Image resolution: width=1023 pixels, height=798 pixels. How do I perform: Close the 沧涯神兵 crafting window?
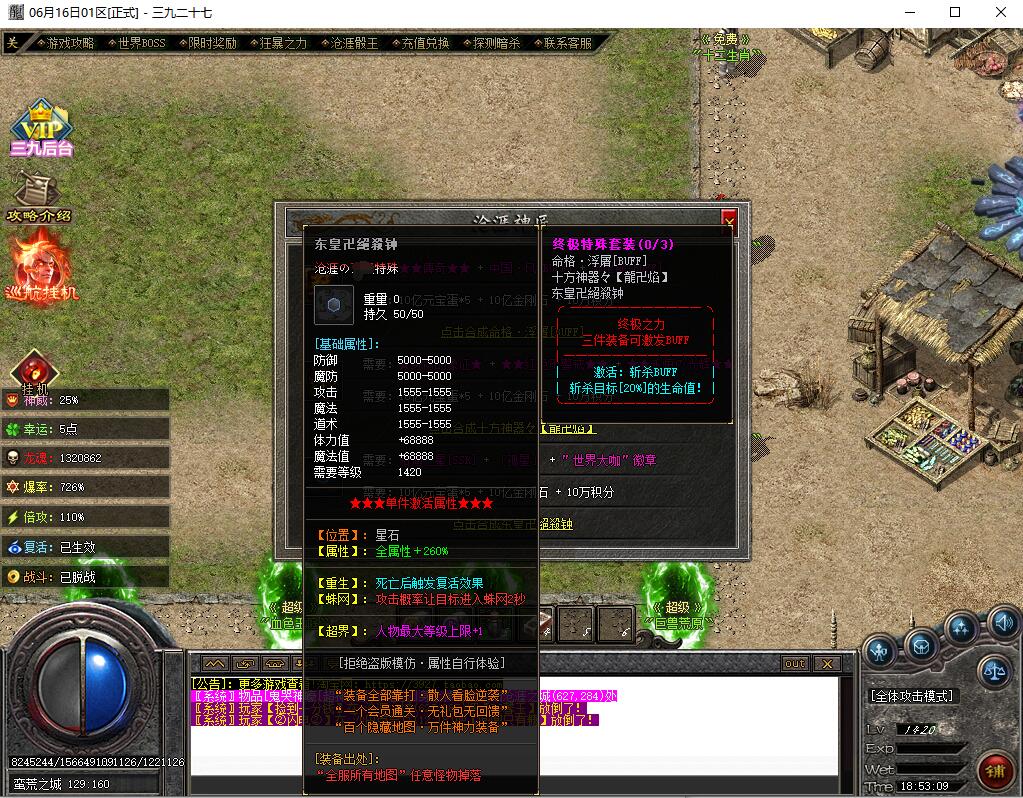tap(729, 221)
